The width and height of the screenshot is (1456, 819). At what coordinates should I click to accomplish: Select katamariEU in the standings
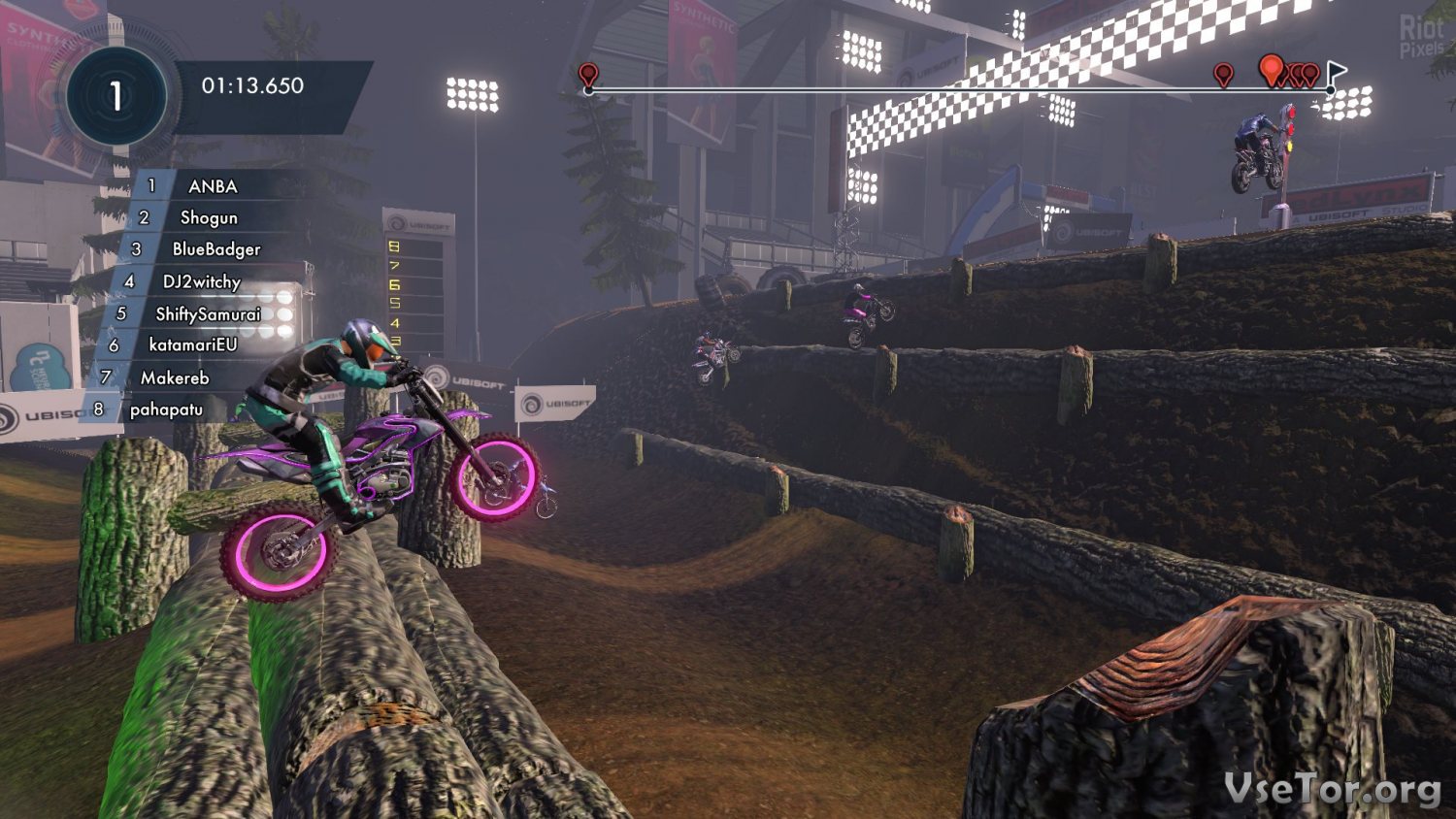coord(192,344)
